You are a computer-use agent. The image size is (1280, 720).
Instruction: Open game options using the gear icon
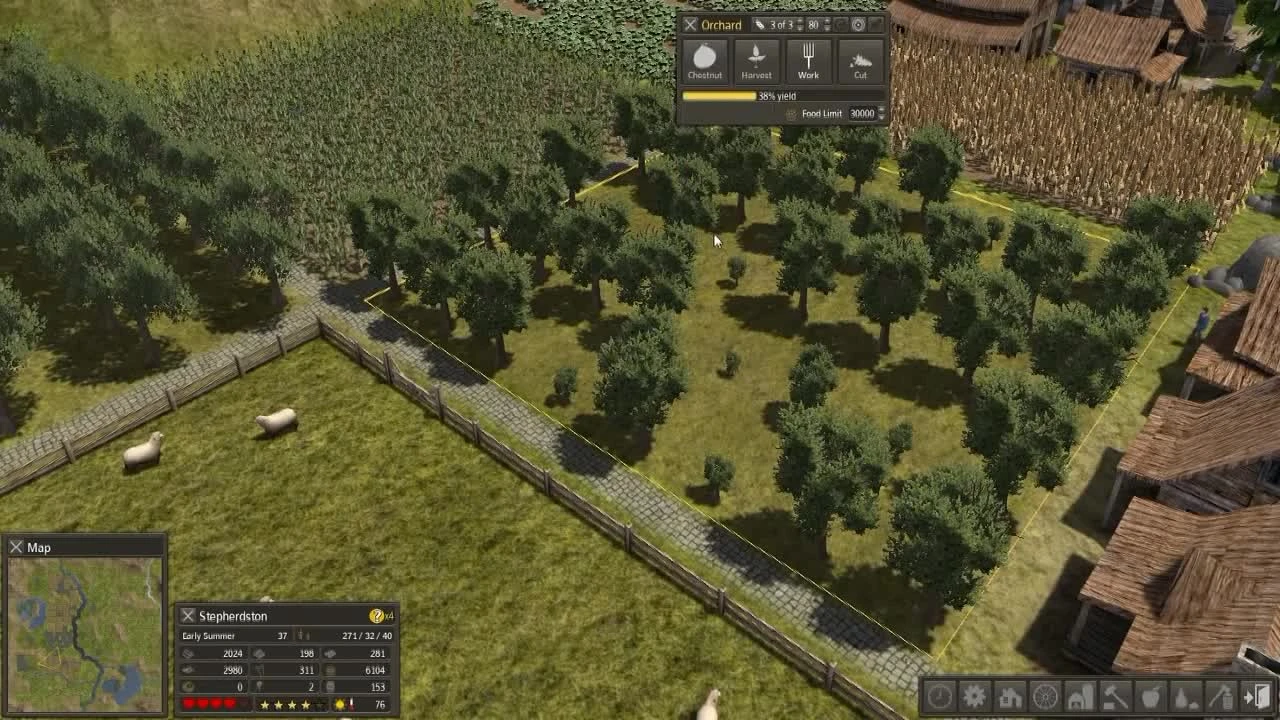[975, 698]
